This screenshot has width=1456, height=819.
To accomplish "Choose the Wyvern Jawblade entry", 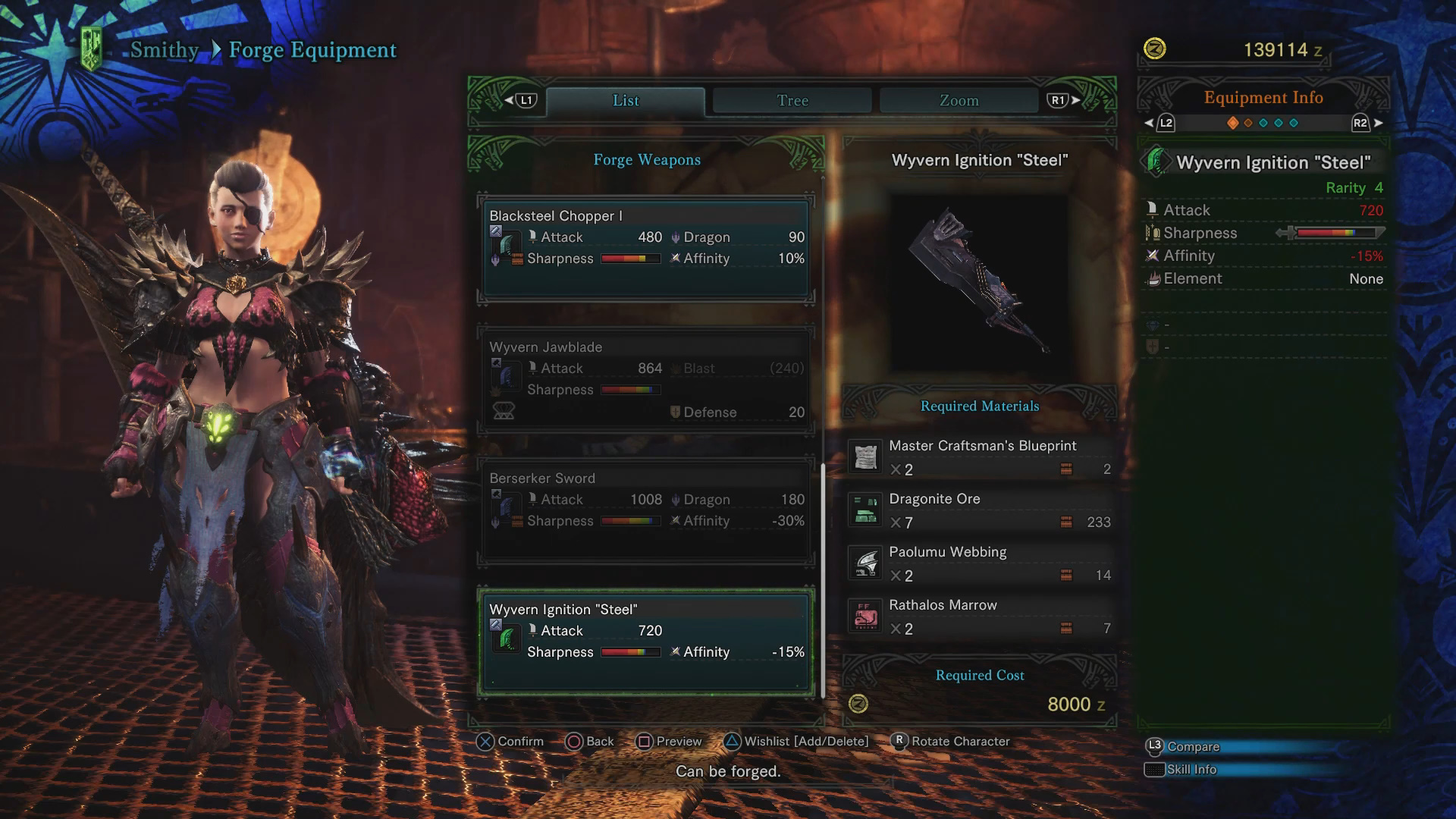I will [646, 379].
